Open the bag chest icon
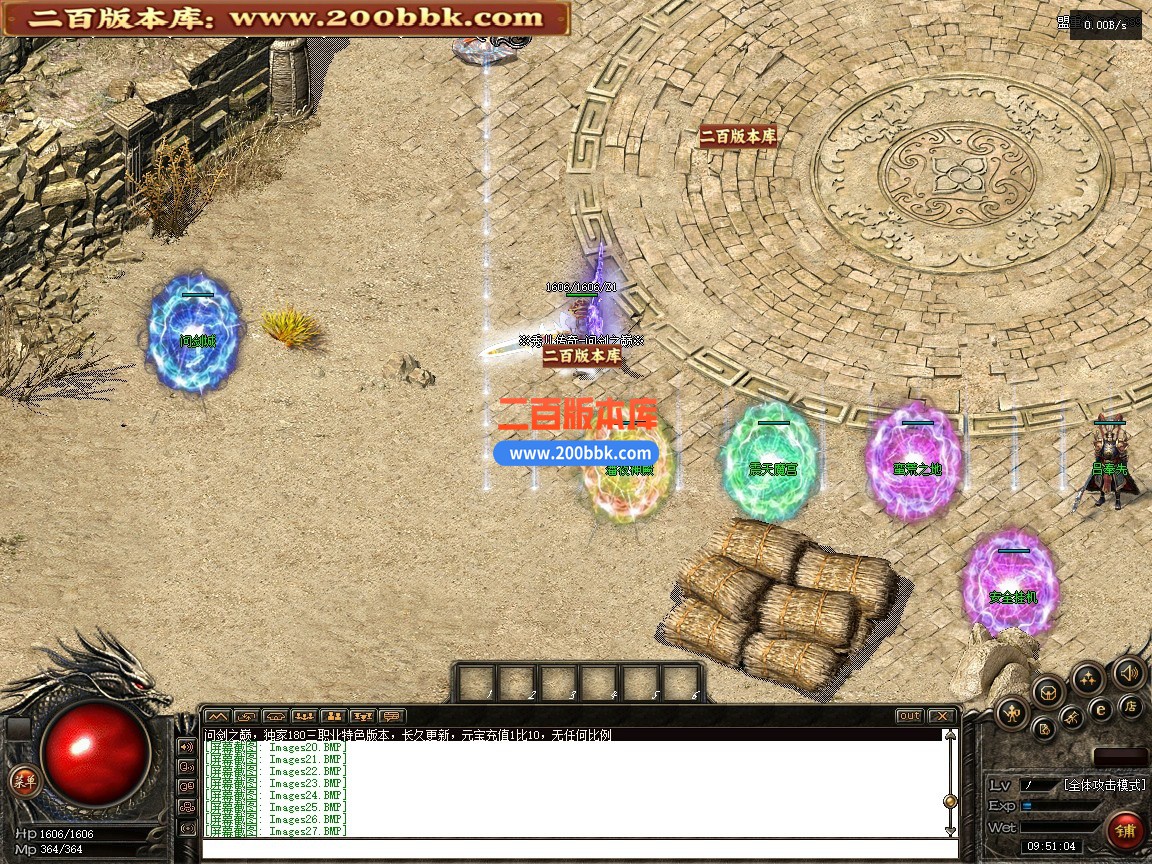The image size is (1152, 864). (x=1048, y=690)
